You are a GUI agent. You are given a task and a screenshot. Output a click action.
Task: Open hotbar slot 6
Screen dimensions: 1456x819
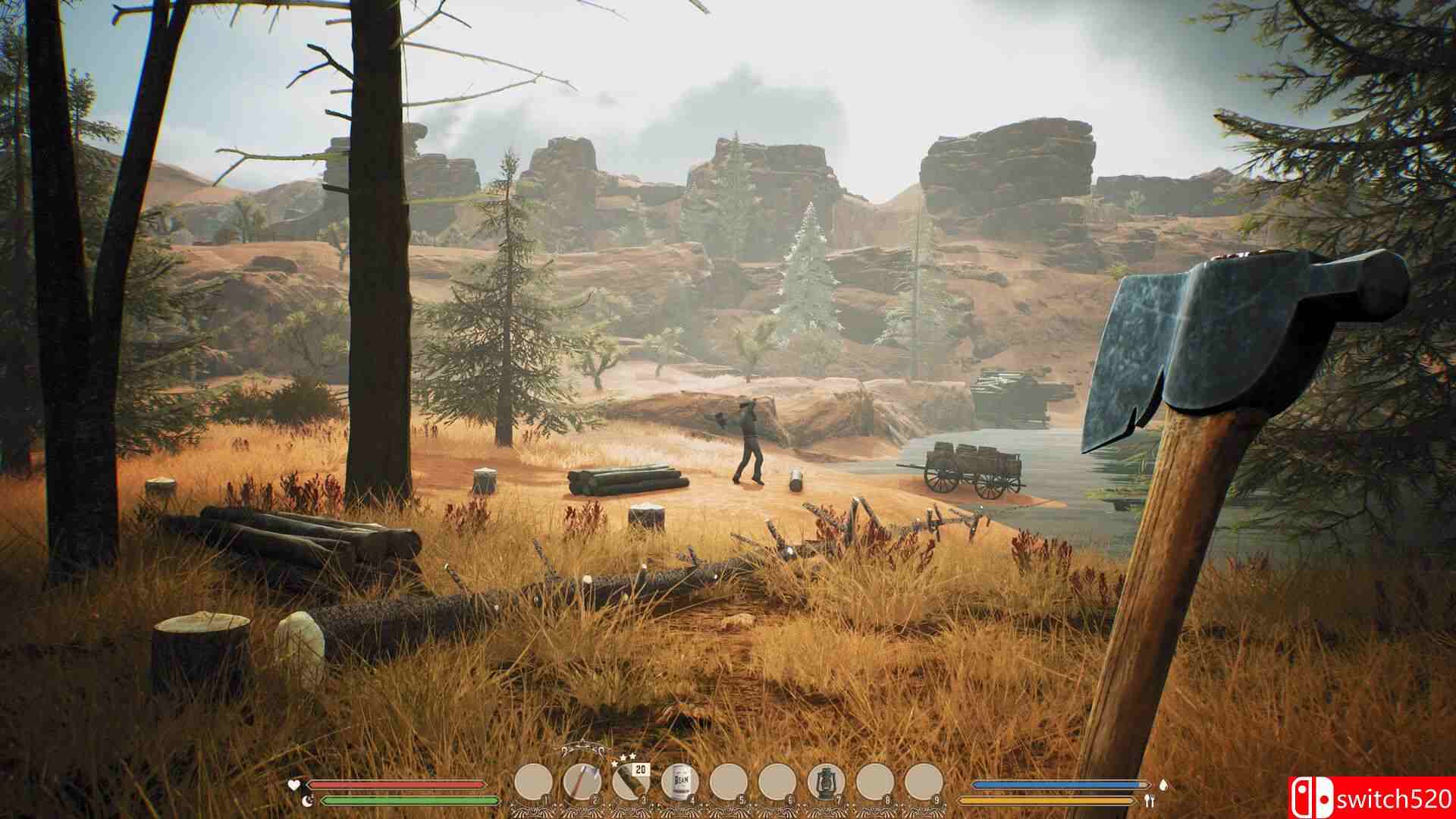pos(778,780)
